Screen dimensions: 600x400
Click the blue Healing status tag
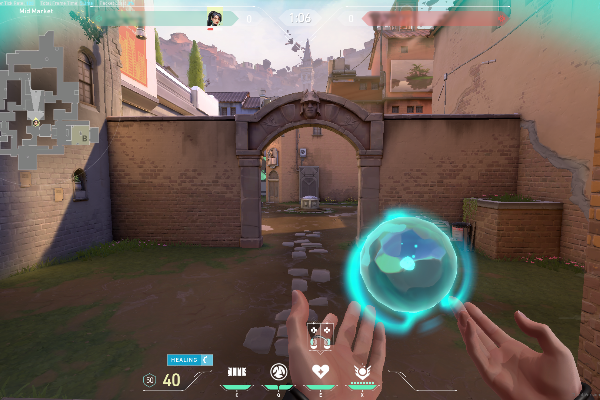(182, 358)
